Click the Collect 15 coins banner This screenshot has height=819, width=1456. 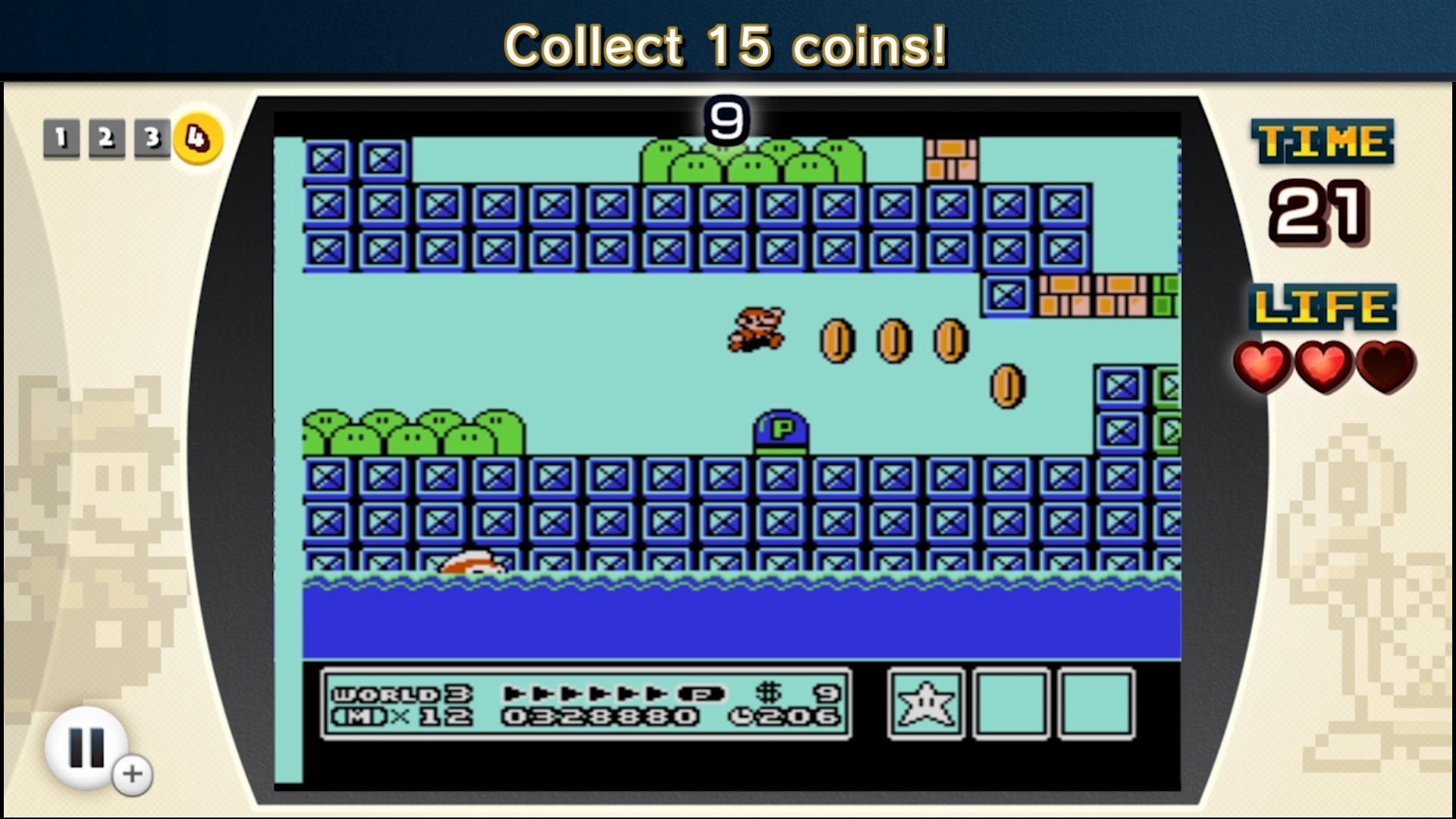coord(726,45)
